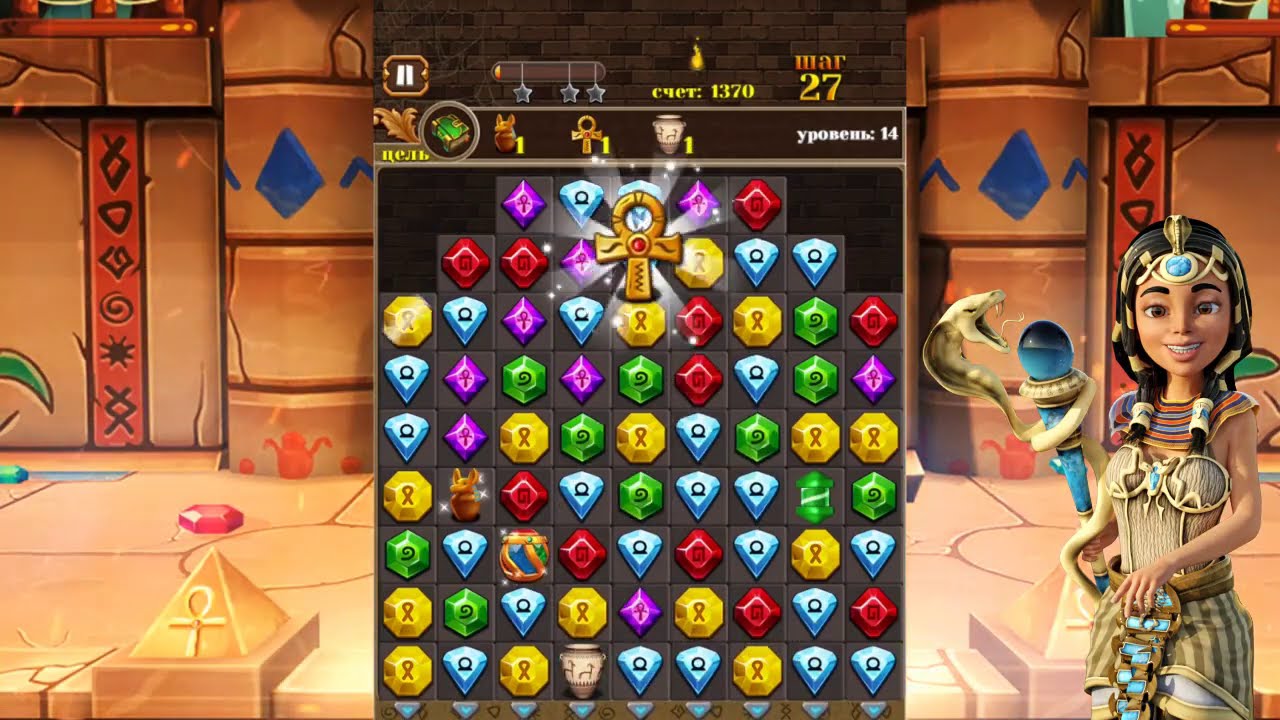Screen dimensions: 1280x720
Task: Select the ankh goal in objective bar
Action: pyautogui.click(x=585, y=134)
